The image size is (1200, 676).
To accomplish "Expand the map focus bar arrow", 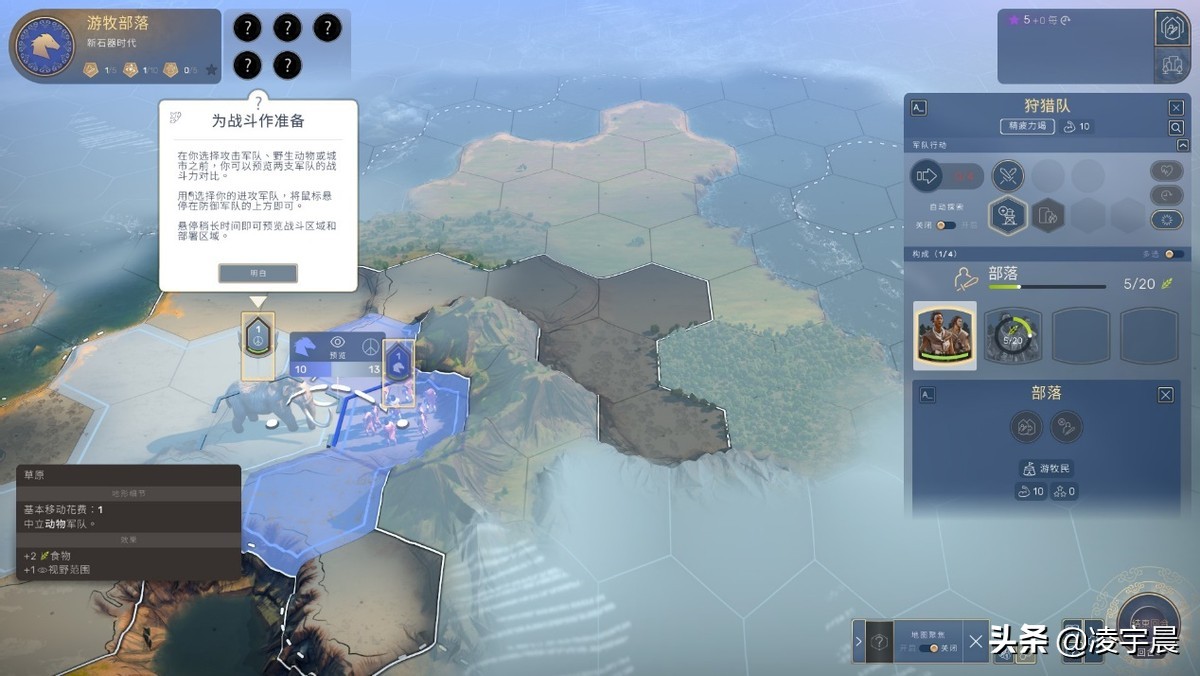I will pyautogui.click(x=859, y=641).
